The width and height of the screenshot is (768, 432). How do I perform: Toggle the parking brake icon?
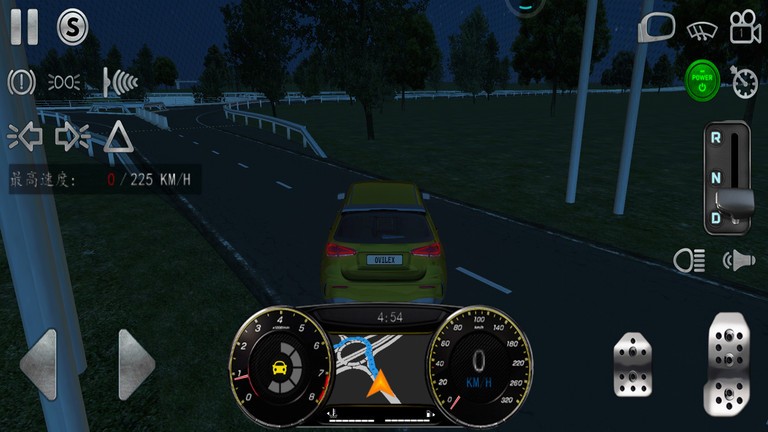tap(22, 81)
